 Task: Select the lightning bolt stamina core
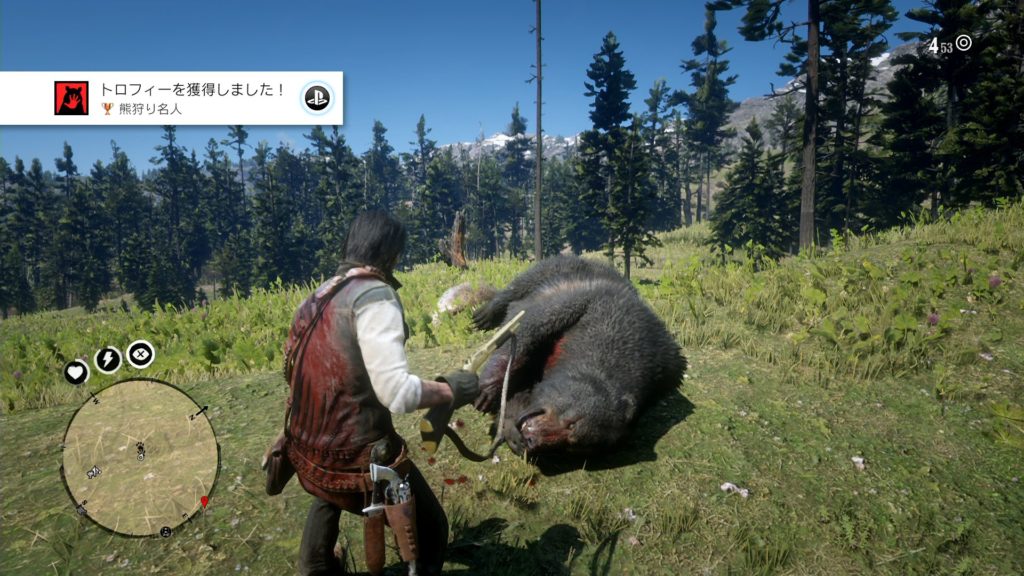[x=108, y=360]
